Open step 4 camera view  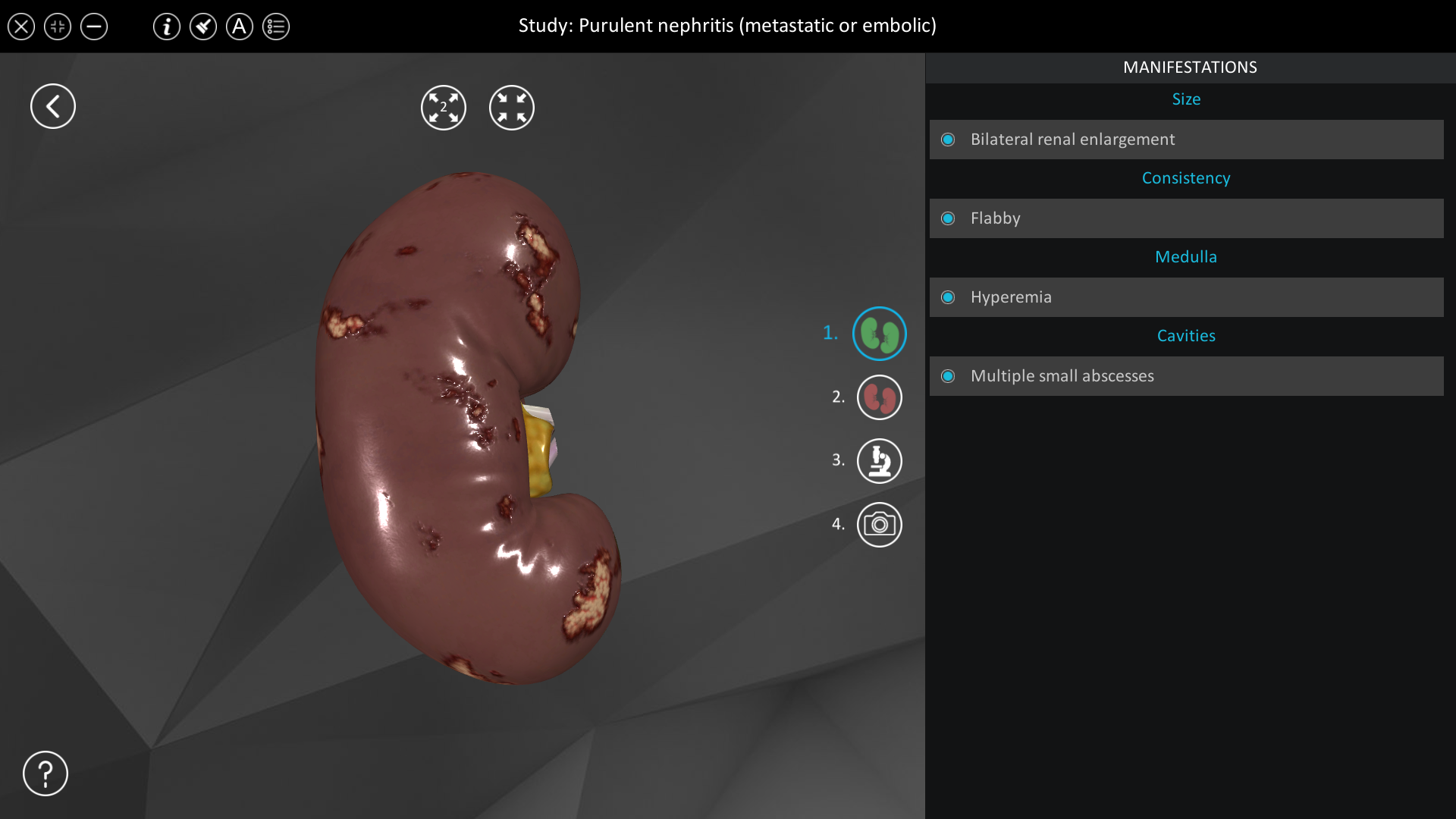(x=880, y=524)
